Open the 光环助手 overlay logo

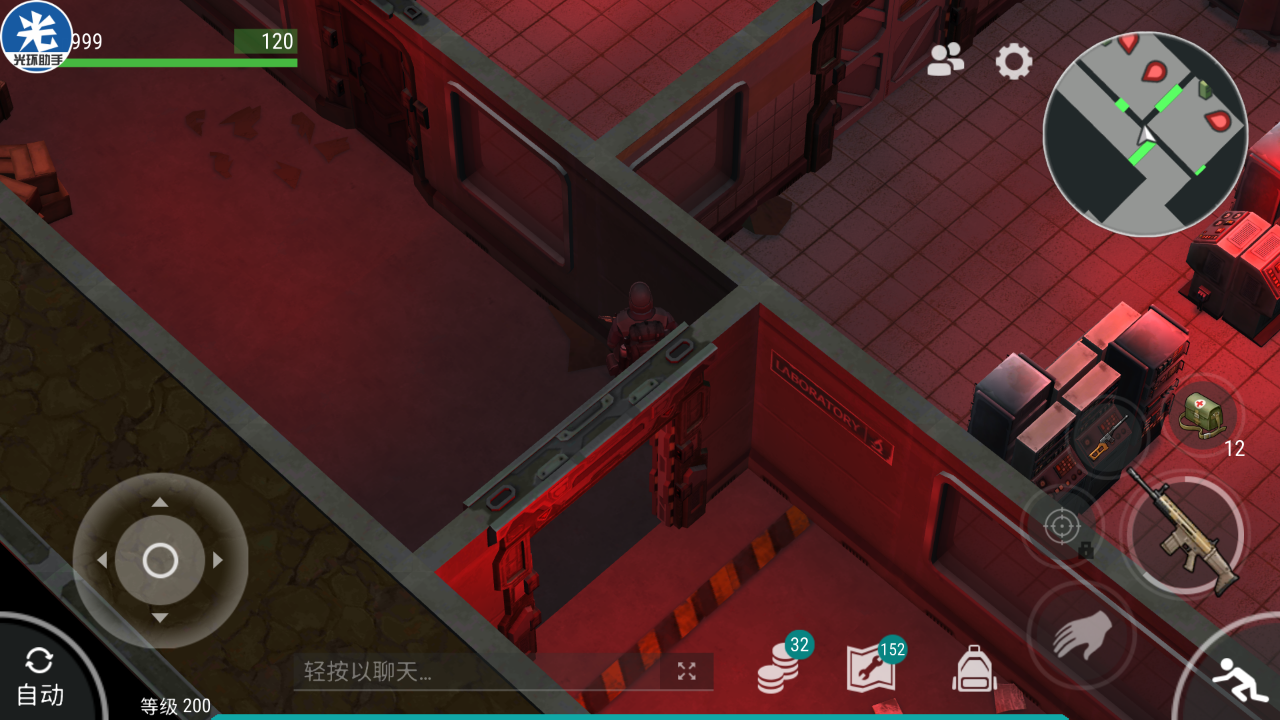click(x=37, y=37)
